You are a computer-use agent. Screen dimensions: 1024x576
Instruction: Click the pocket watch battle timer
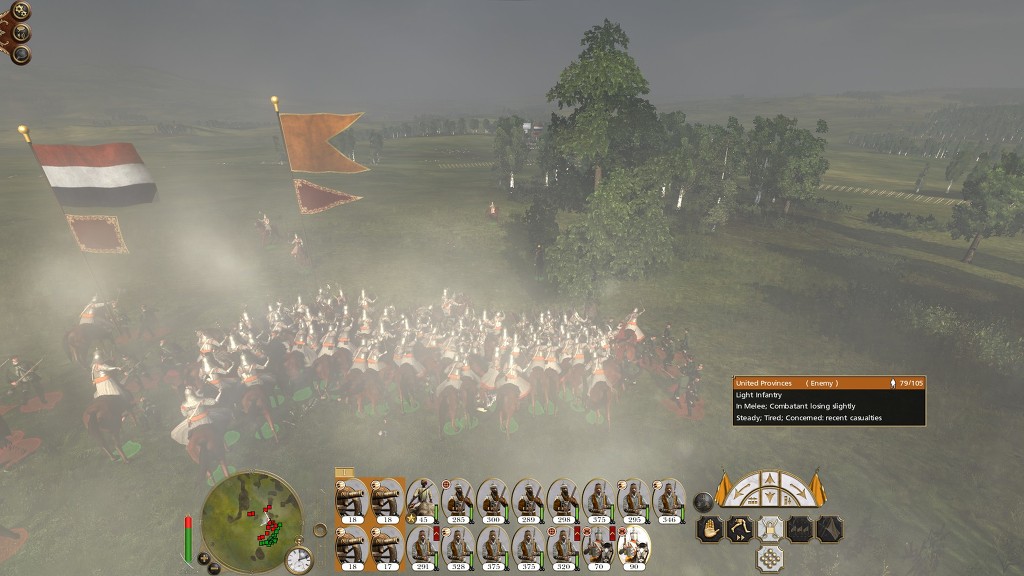[298, 559]
